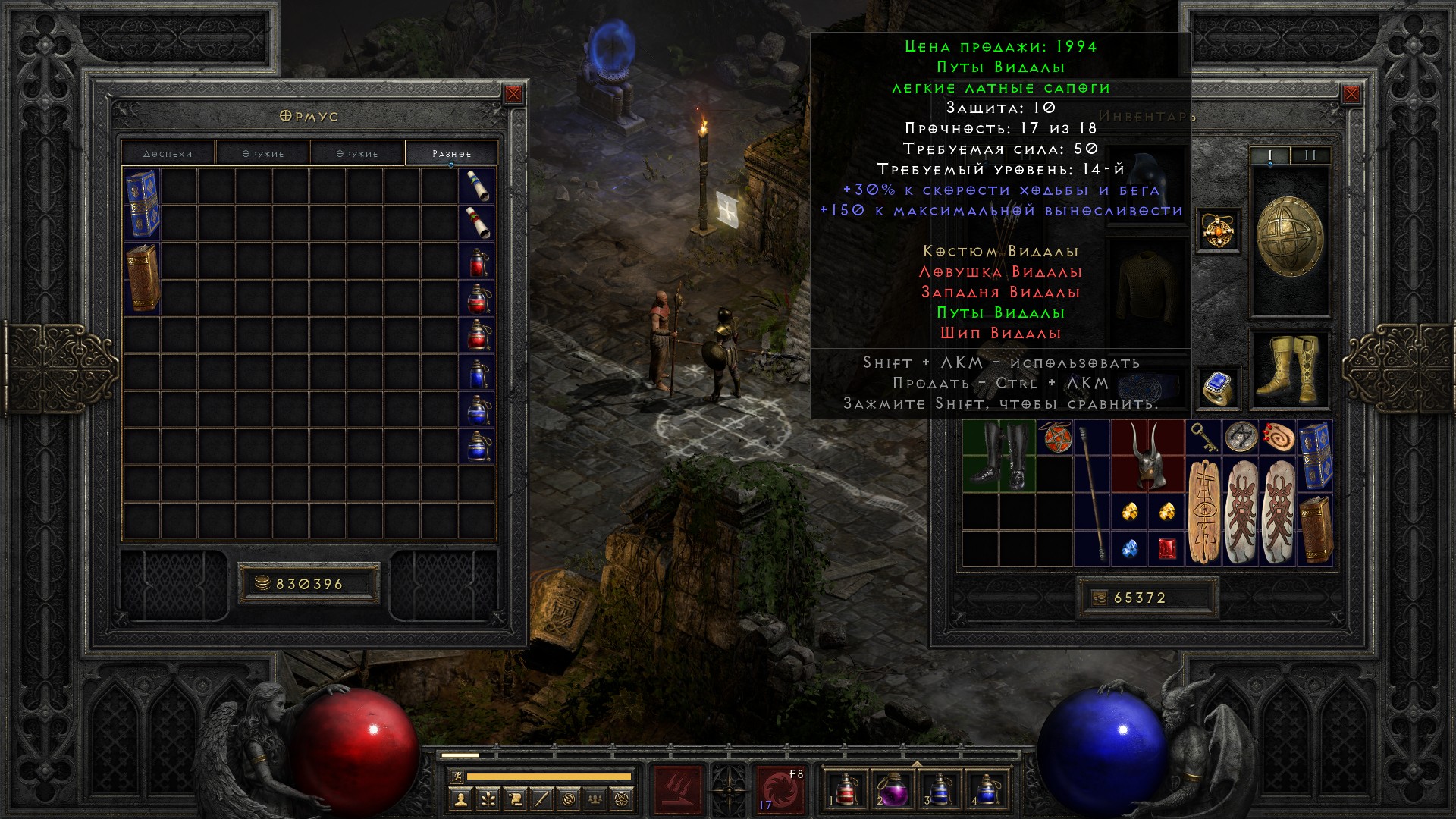Close the inventory panel
The image size is (1456, 819).
point(1351,94)
